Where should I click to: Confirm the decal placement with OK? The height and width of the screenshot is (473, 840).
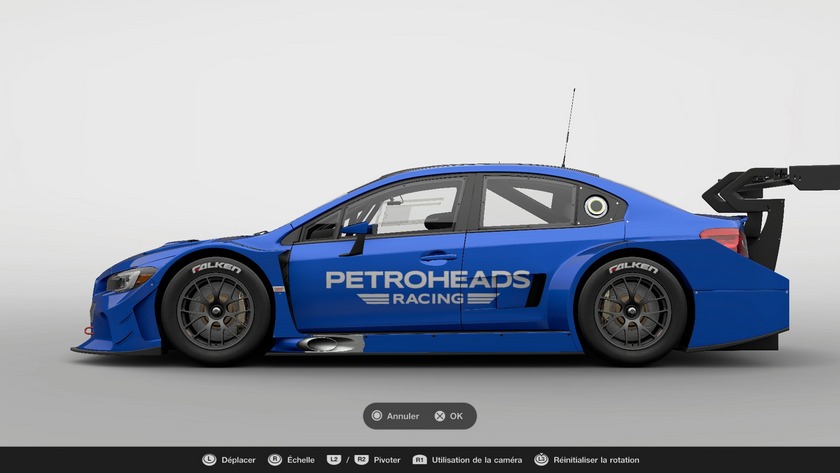449,416
